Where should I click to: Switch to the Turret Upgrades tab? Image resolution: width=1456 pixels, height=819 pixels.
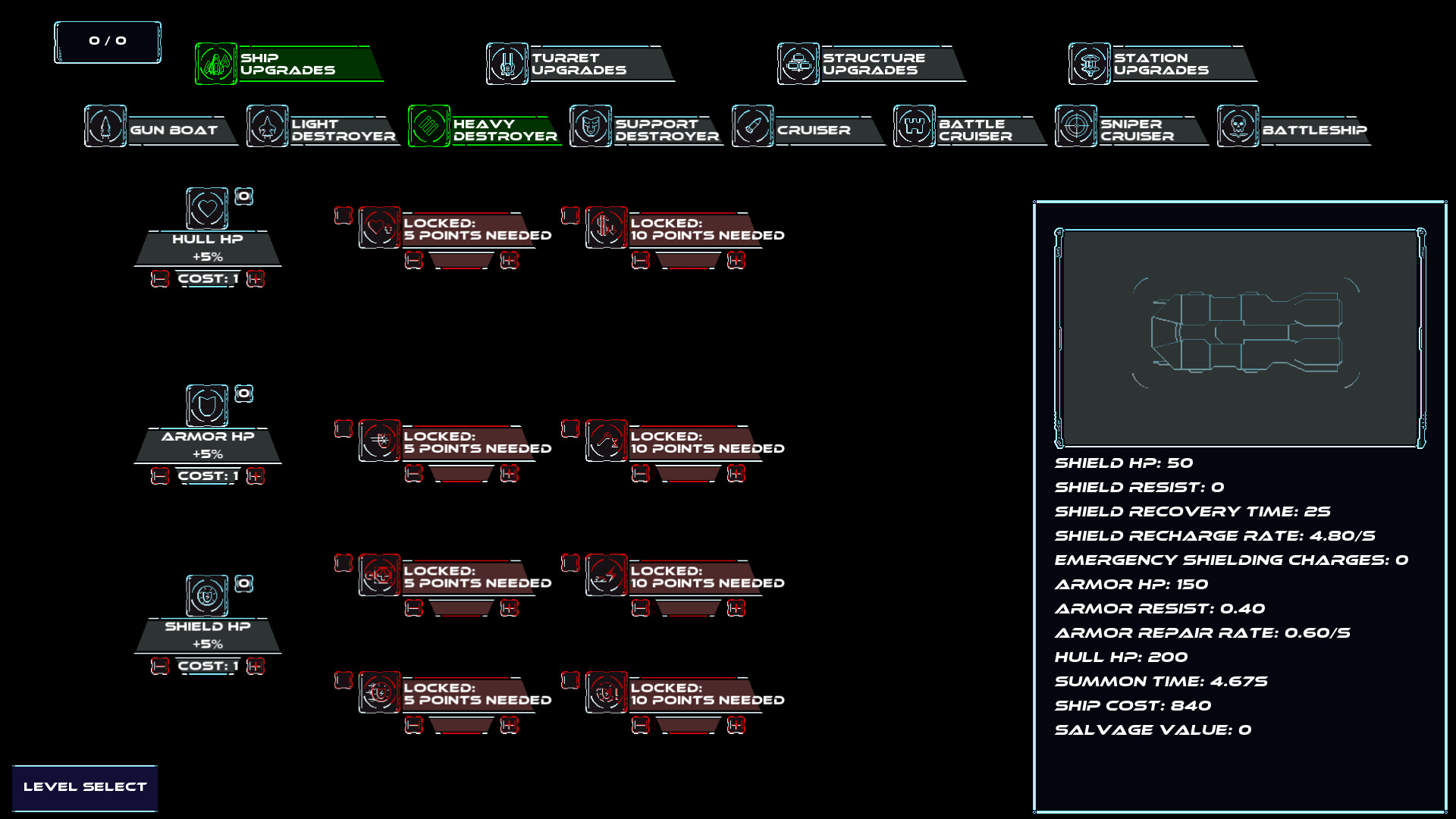click(579, 64)
